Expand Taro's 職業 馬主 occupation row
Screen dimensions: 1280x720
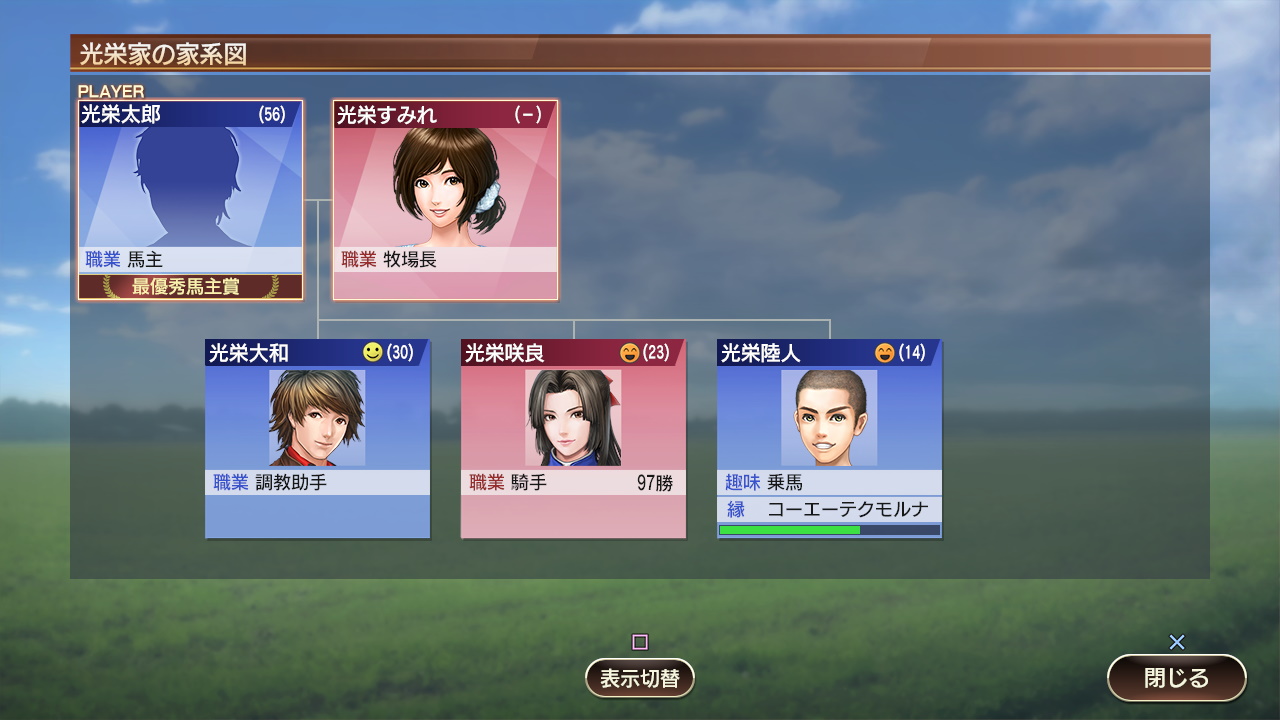tap(190, 258)
